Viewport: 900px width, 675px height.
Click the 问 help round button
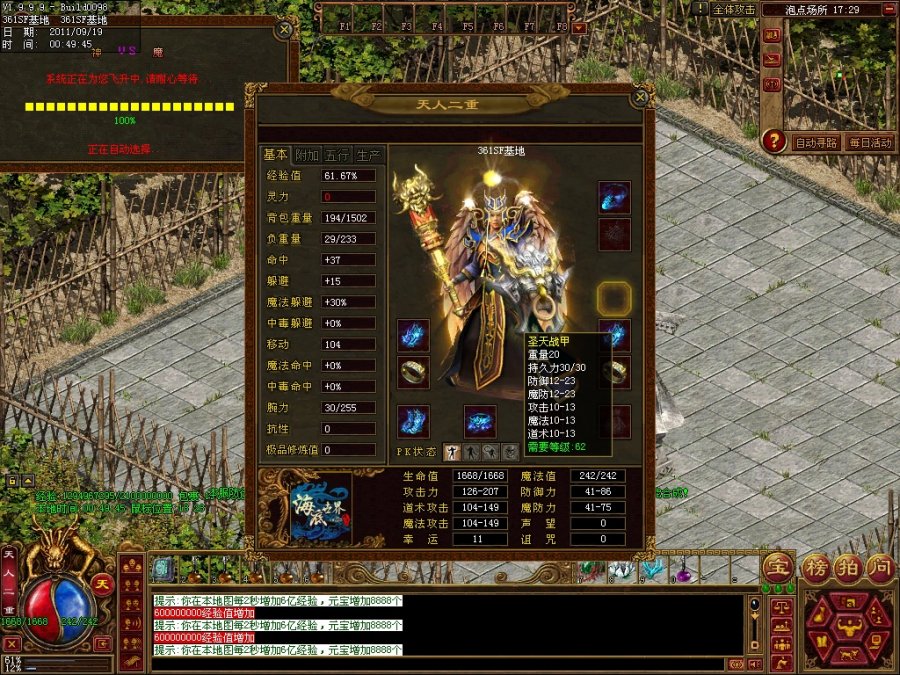[880, 567]
